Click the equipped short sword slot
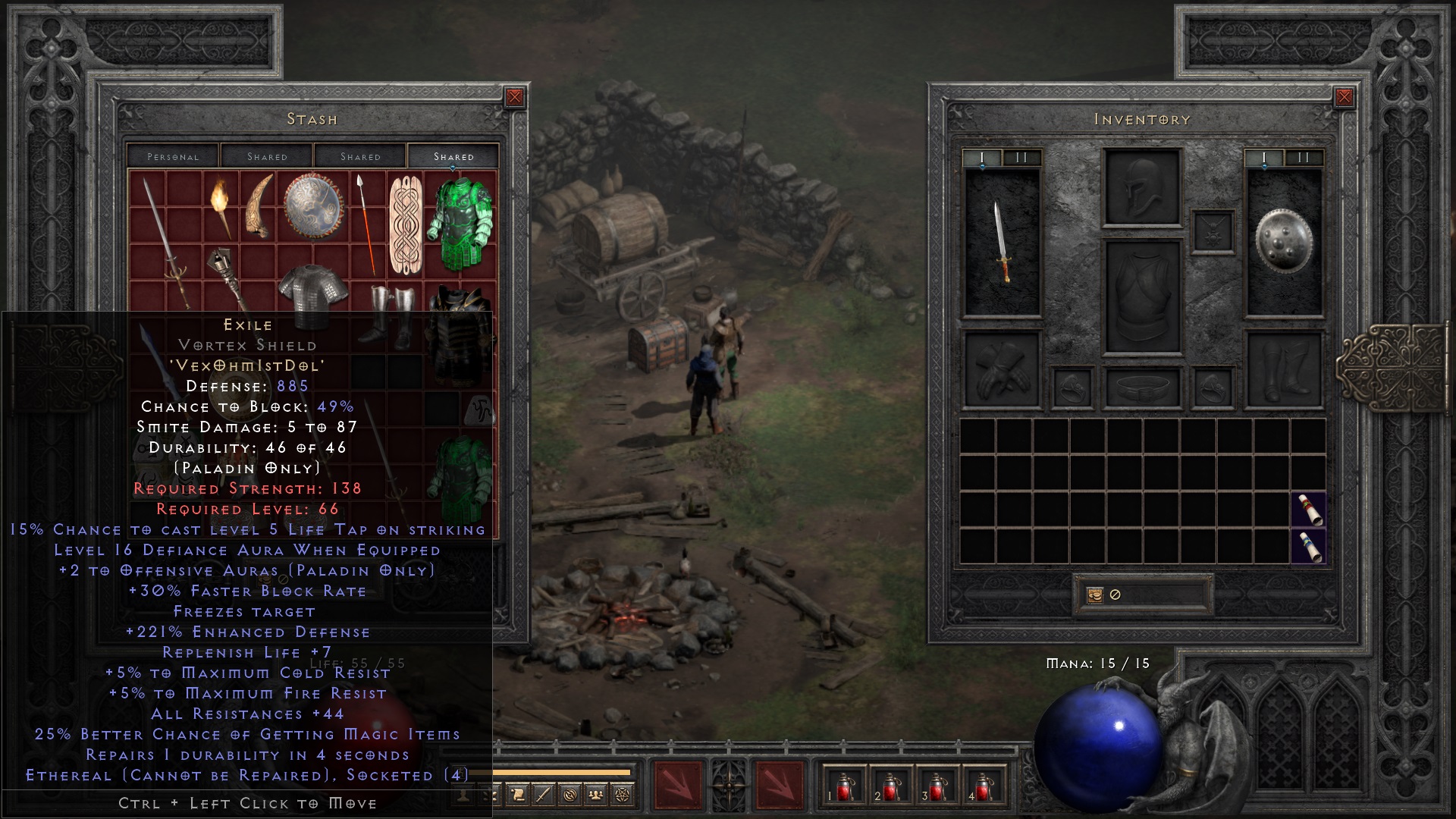The image size is (1456, 819). [x=1002, y=241]
